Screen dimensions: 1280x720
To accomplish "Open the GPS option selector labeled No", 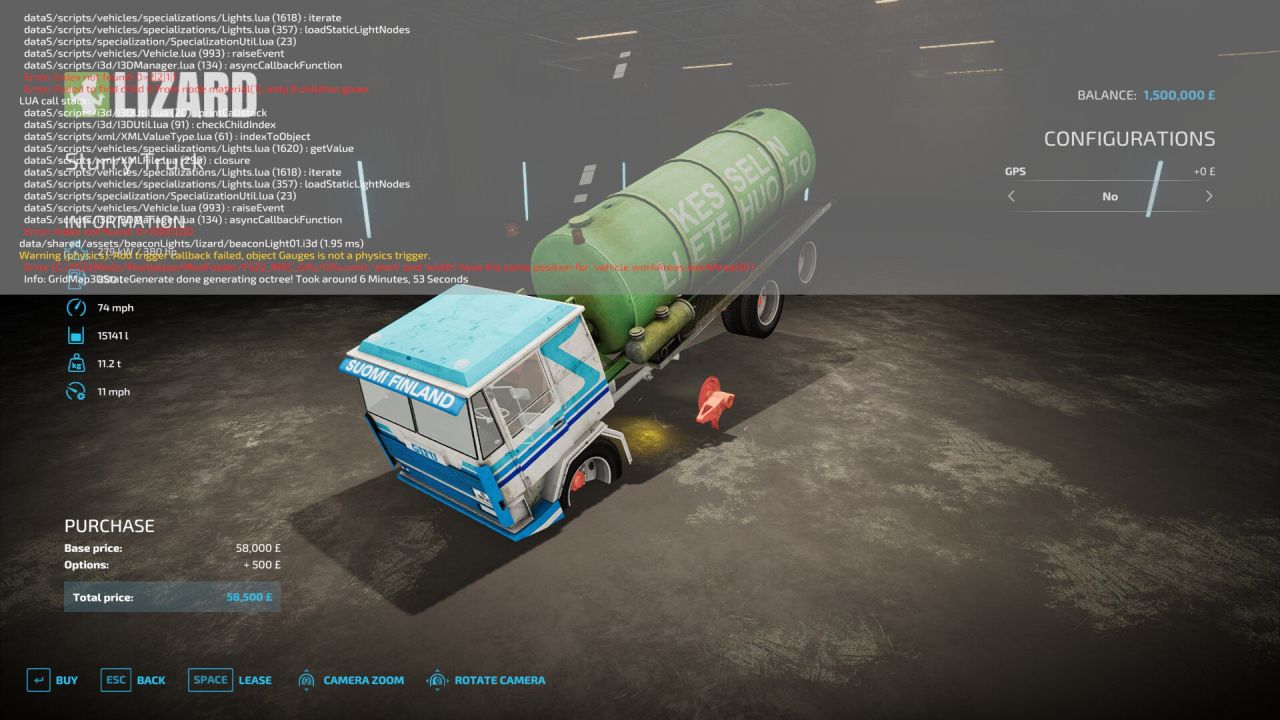I will [x=1110, y=197].
